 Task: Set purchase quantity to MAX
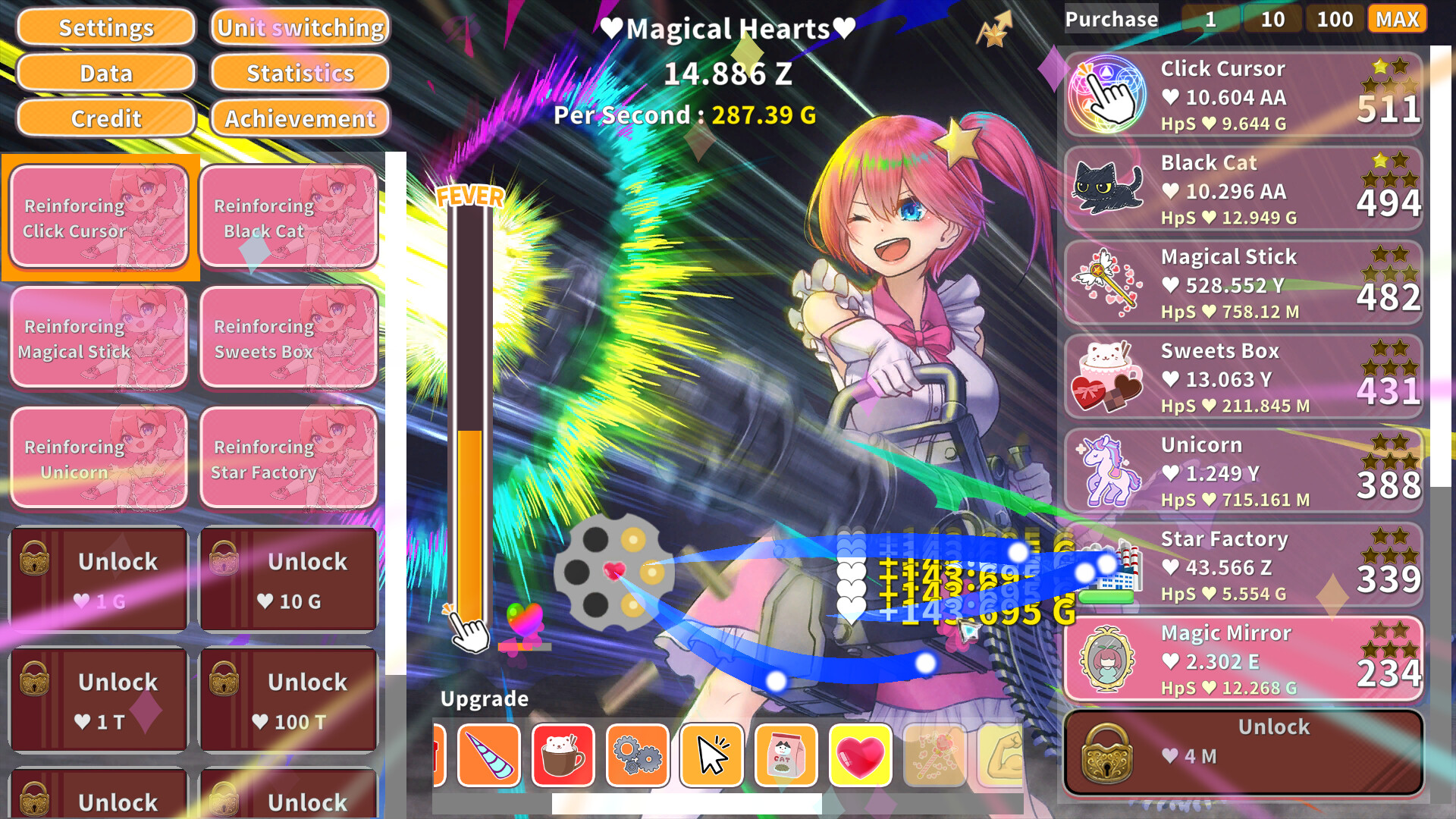pos(1396,19)
